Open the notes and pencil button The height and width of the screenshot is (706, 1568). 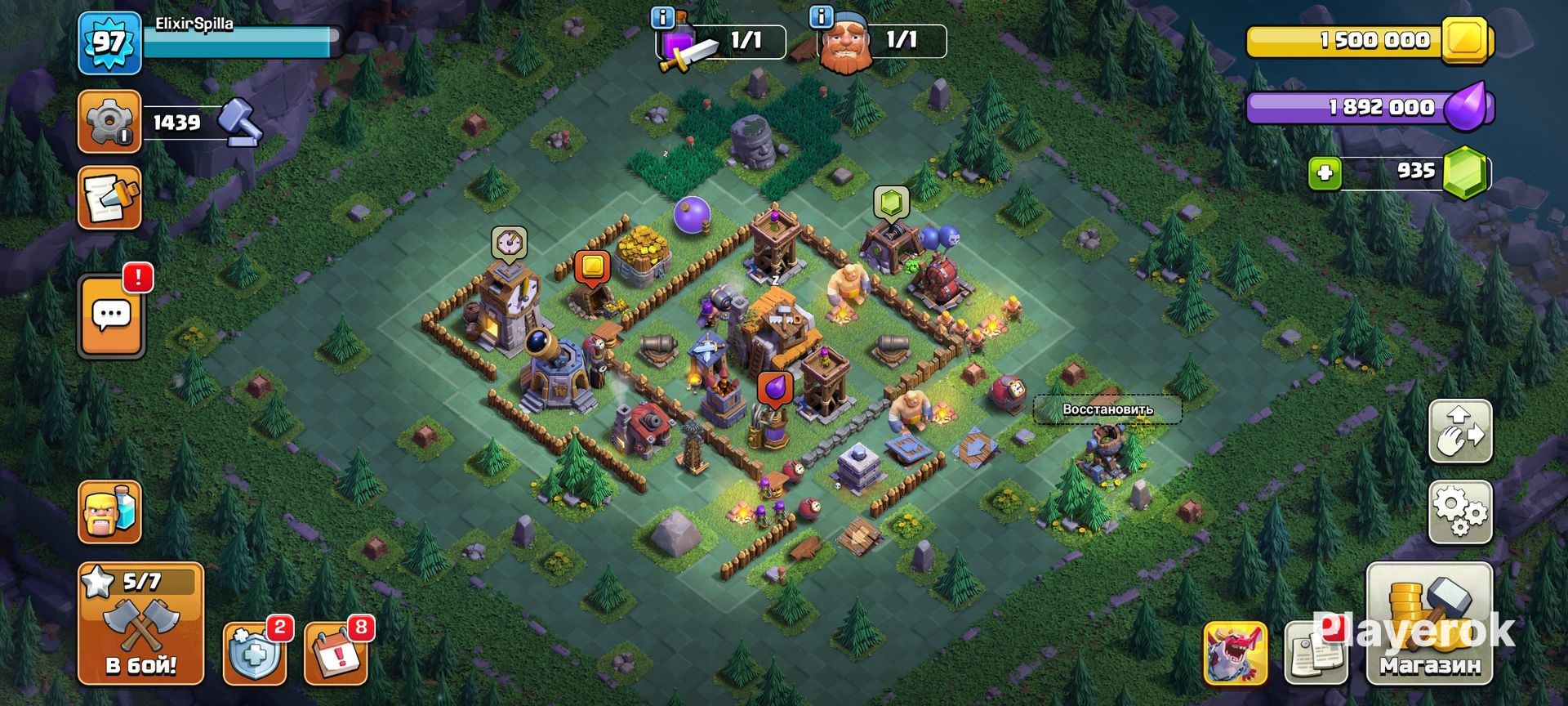tap(109, 198)
